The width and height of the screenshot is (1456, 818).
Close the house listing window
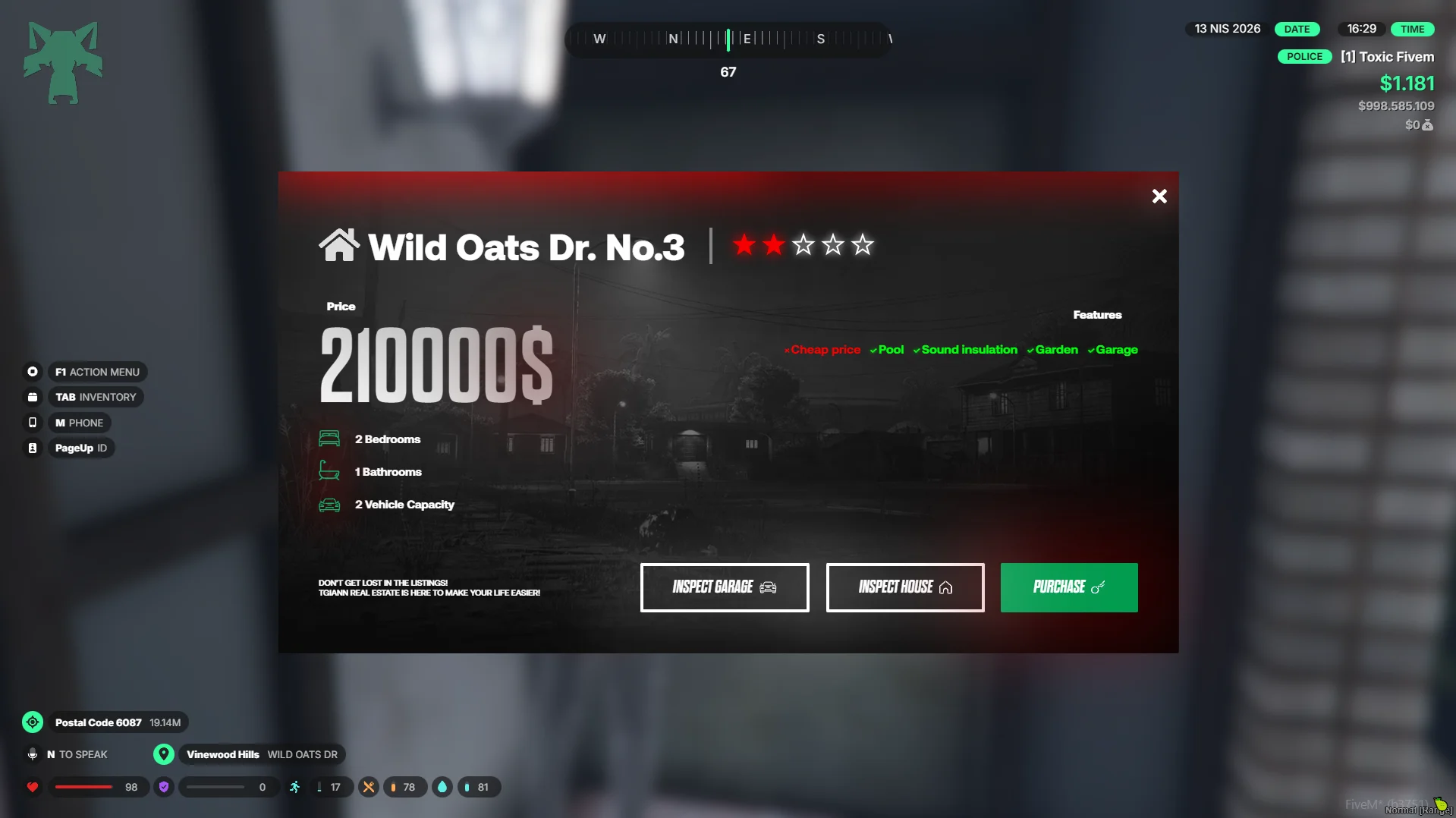tap(1159, 197)
